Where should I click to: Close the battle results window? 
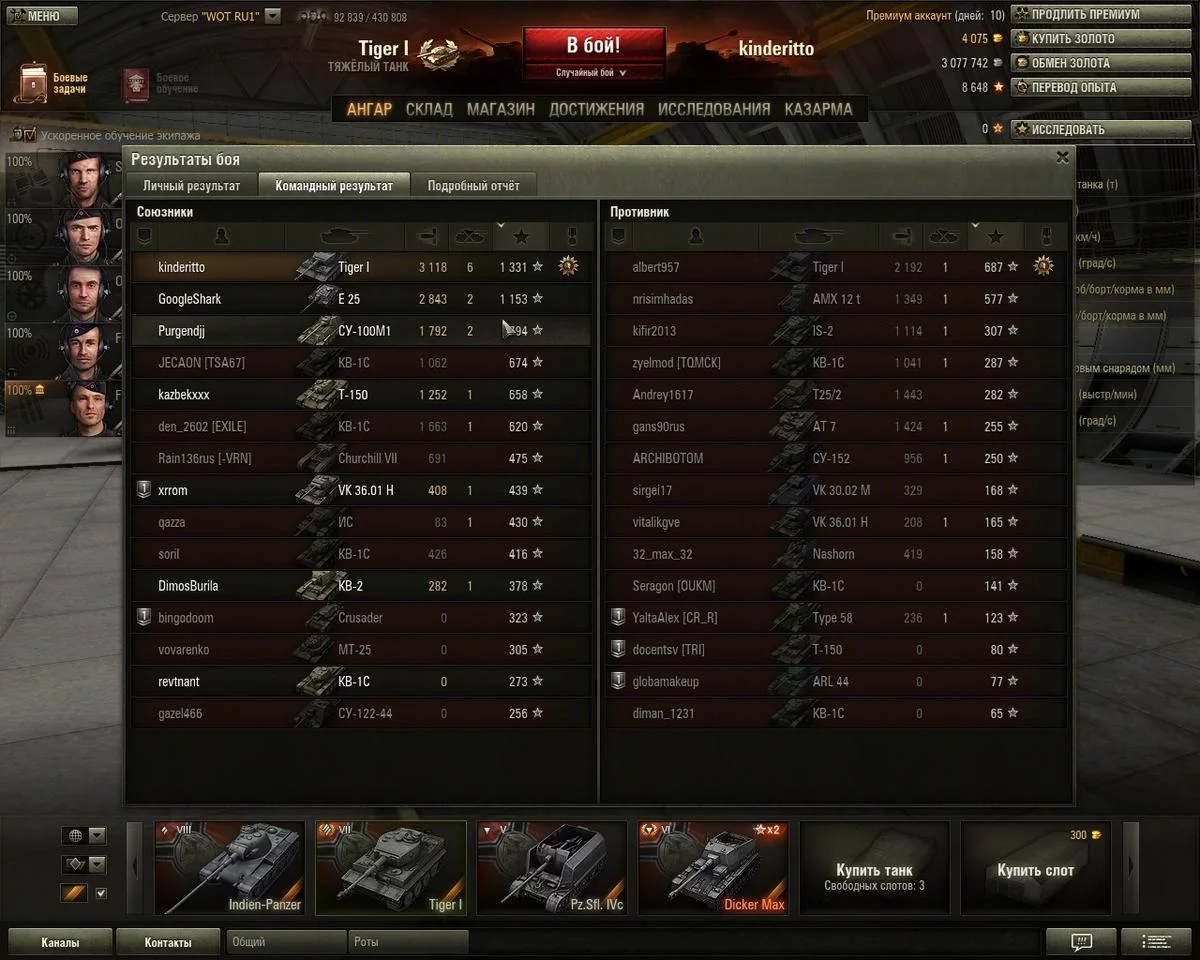click(x=1062, y=157)
